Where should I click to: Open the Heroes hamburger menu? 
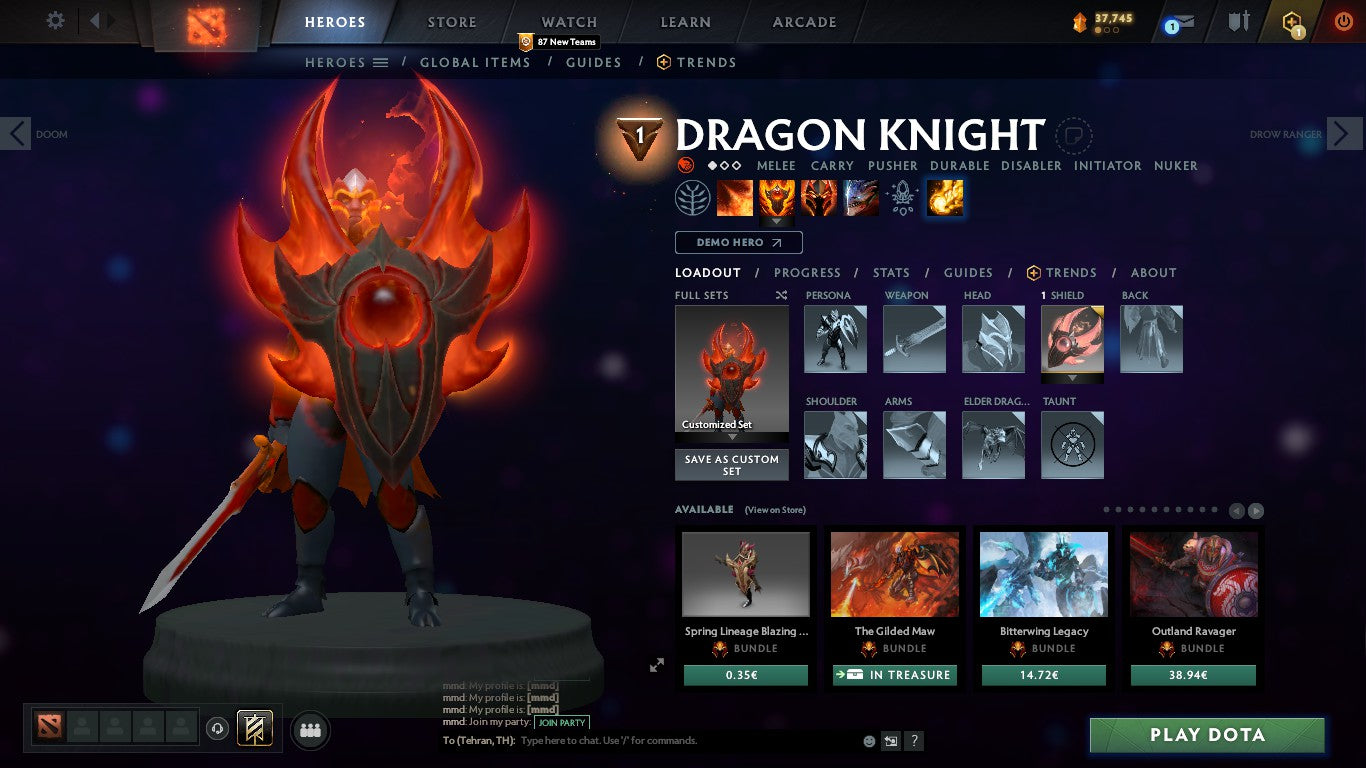pyautogui.click(x=381, y=62)
